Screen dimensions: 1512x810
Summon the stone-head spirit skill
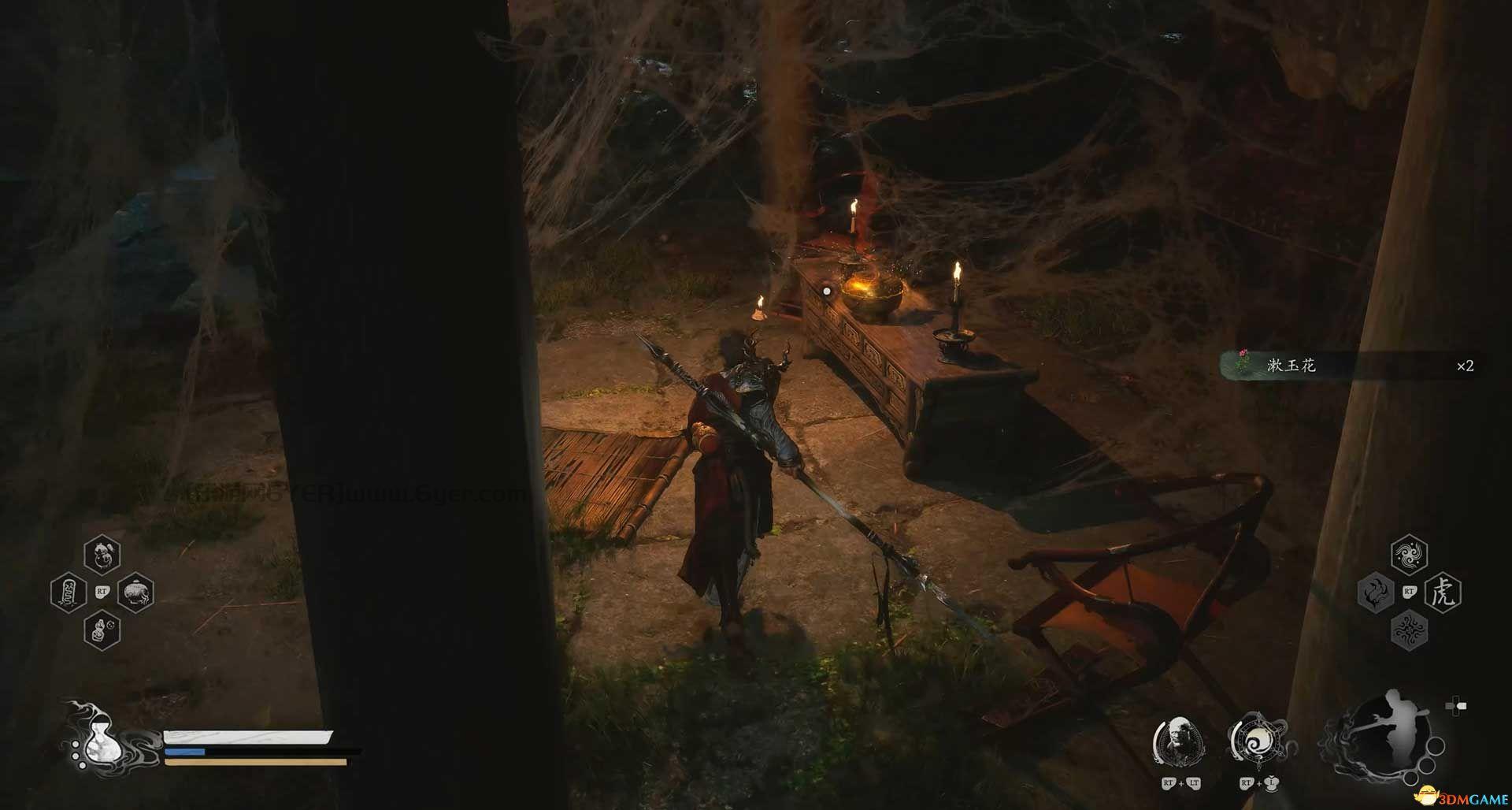pos(1179,741)
